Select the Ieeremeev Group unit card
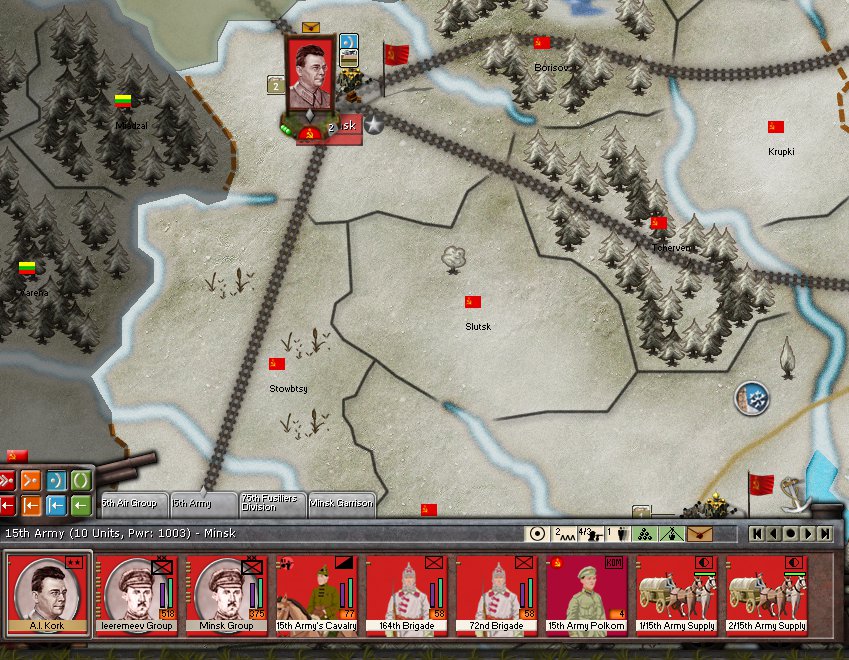 (x=139, y=593)
